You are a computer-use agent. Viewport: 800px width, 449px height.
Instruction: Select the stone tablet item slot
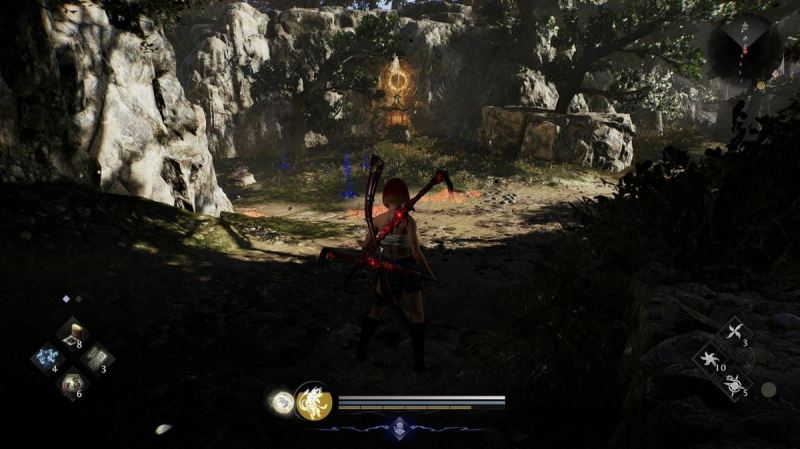click(x=97, y=357)
